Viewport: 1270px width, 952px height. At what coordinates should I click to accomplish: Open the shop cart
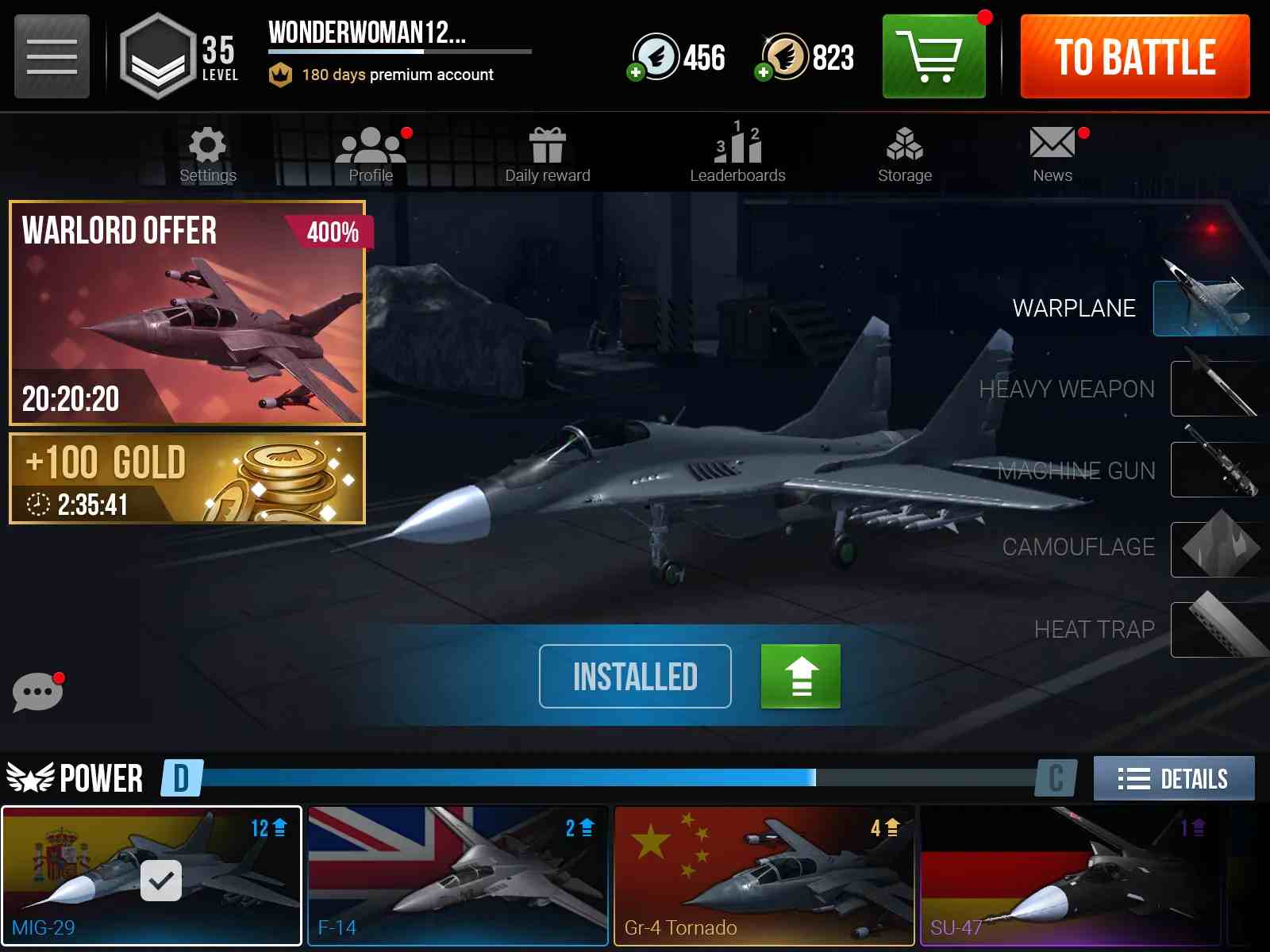click(x=933, y=57)
